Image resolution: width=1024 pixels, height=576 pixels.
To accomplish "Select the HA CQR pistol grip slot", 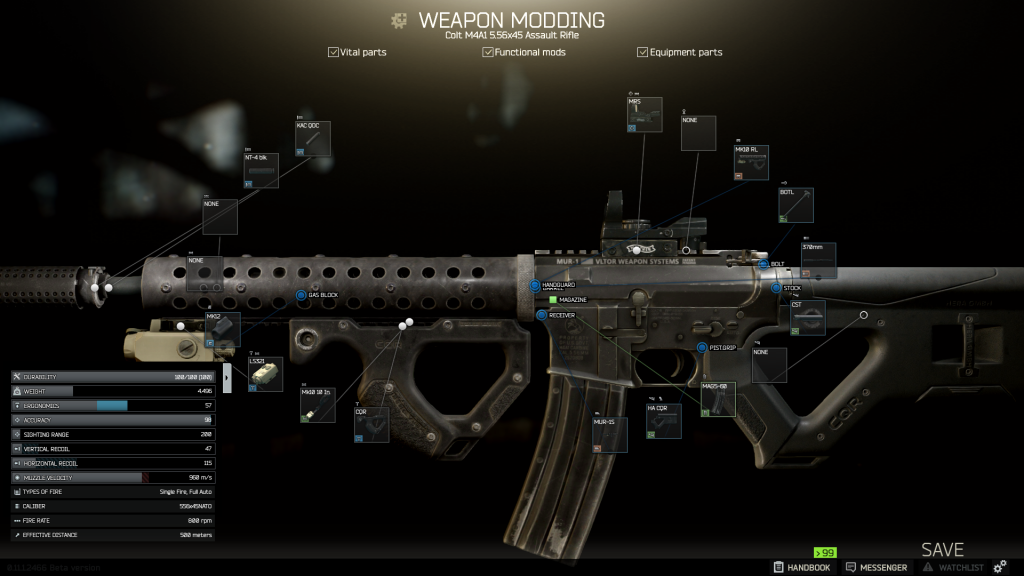I will pos(663,420).
